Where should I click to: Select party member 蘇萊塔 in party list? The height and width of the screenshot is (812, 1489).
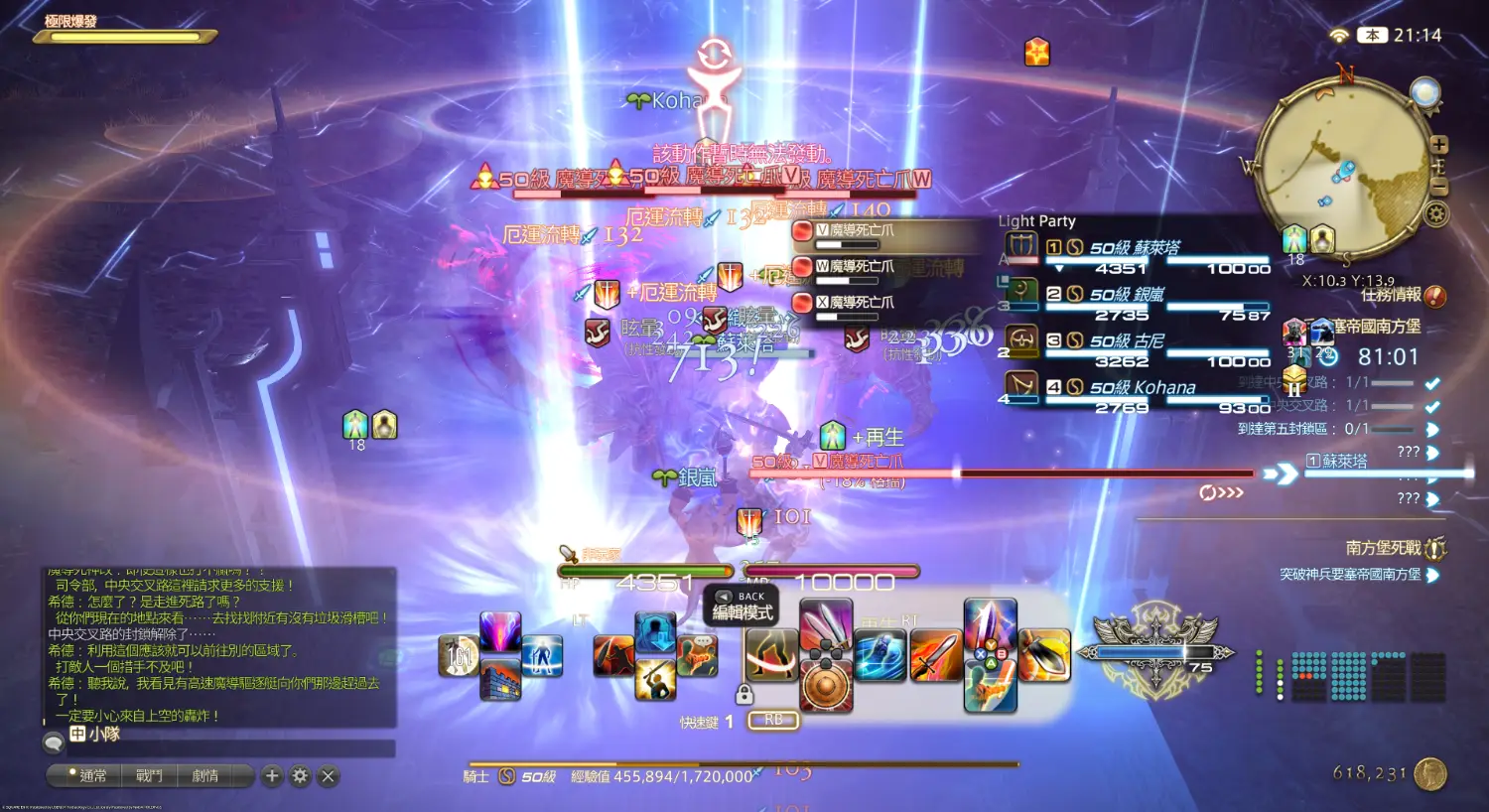(1135, 248)
